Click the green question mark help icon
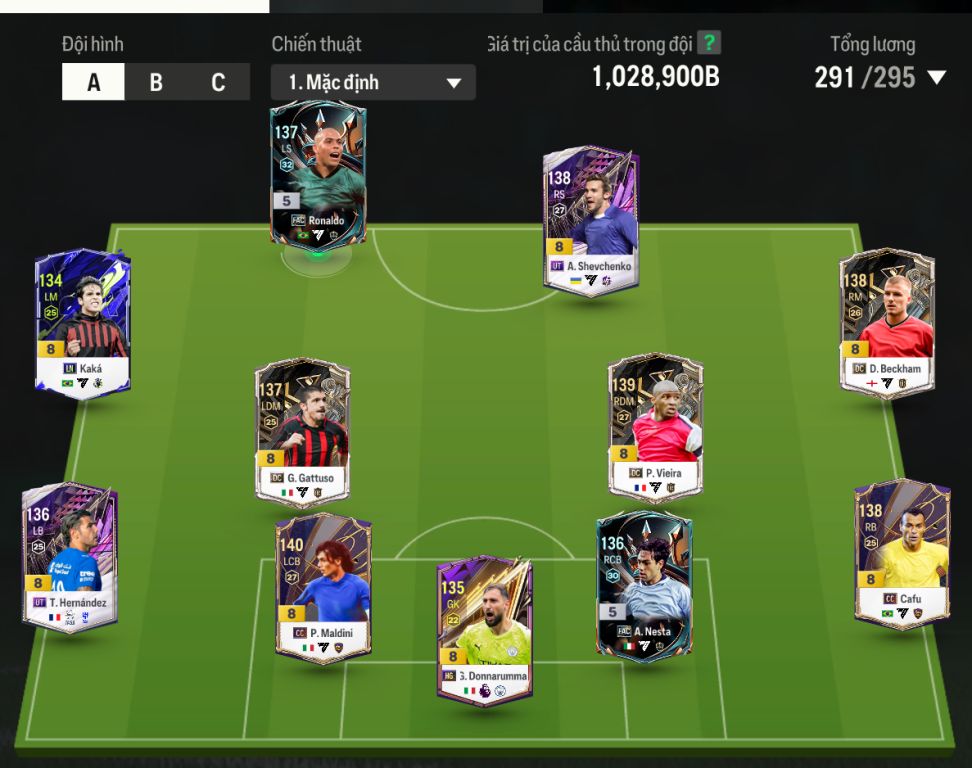 tap(709, 43)
